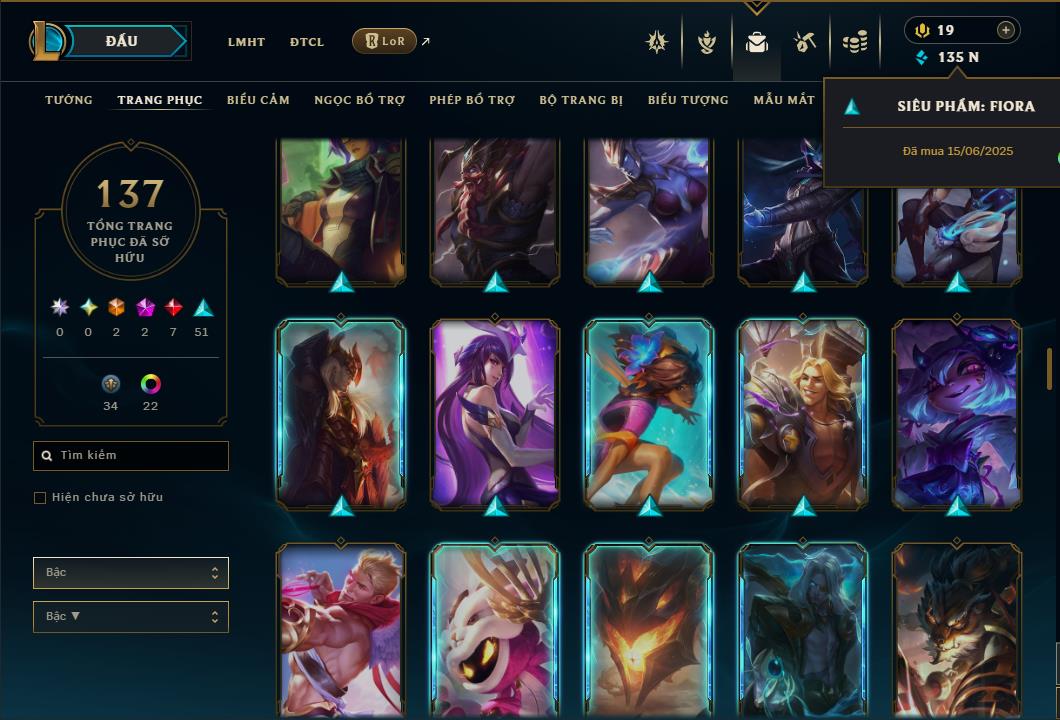The image size is (1060, 720).
Task: Choose the blonde man with gauntlet skin
Action: [x=803, y=412]
